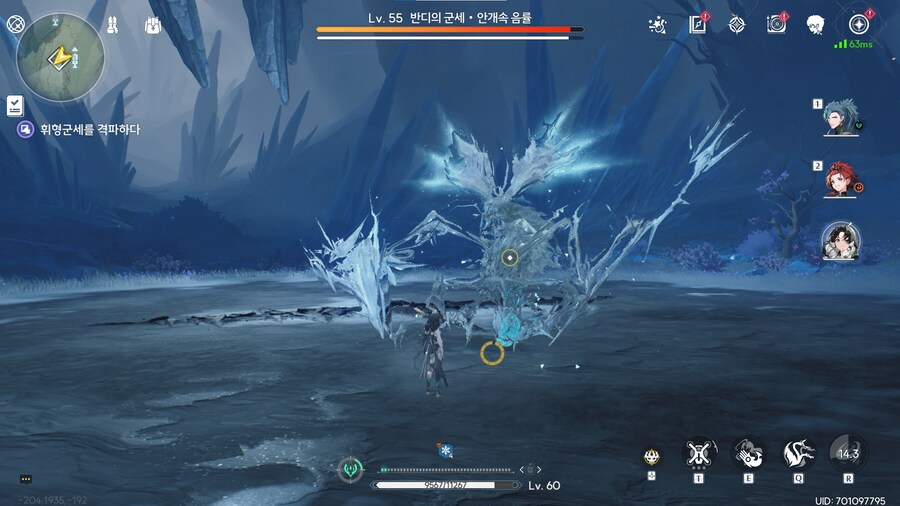
Task: Switch to the blue-haired character in slot 1
Action: click(x=837, y=118)
